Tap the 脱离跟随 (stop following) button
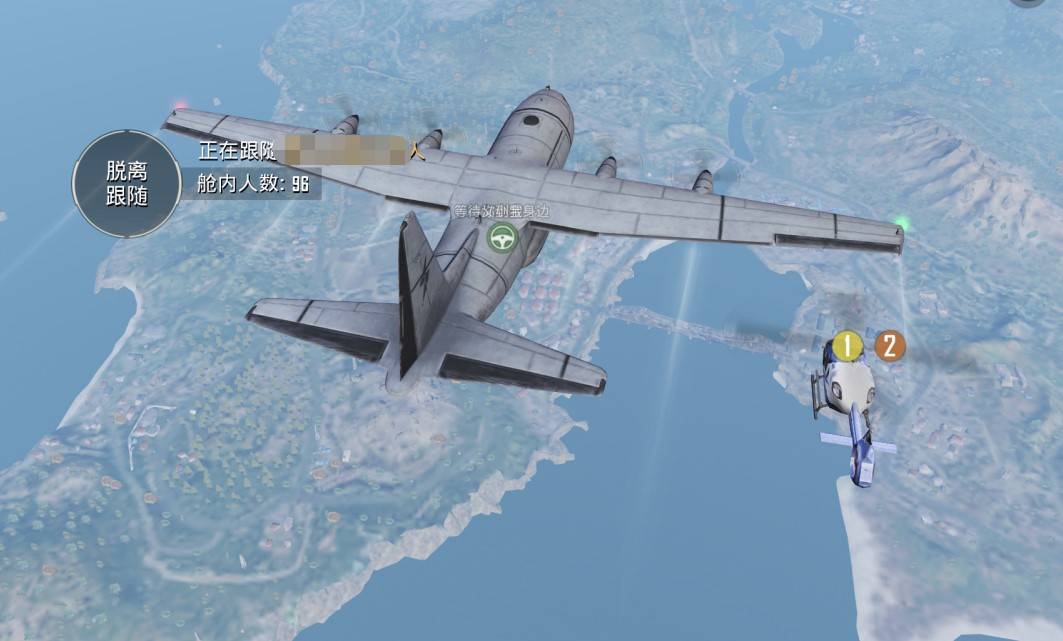This screenshot has width=1063, height=641. coord(126,183)
